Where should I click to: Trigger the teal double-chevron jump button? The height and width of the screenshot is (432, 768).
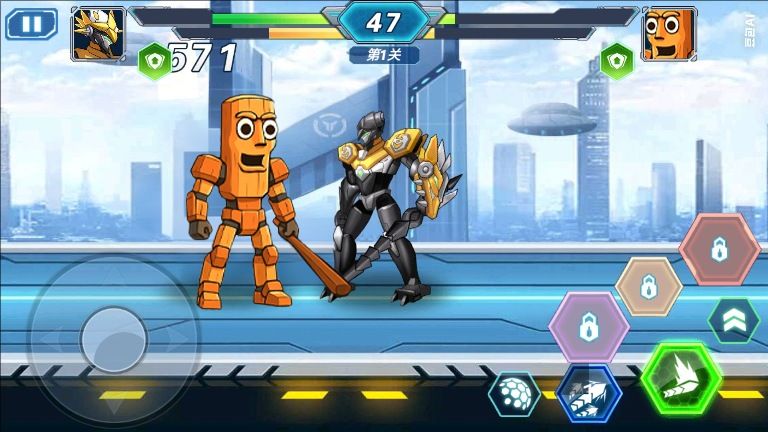[x=734, y=321]
